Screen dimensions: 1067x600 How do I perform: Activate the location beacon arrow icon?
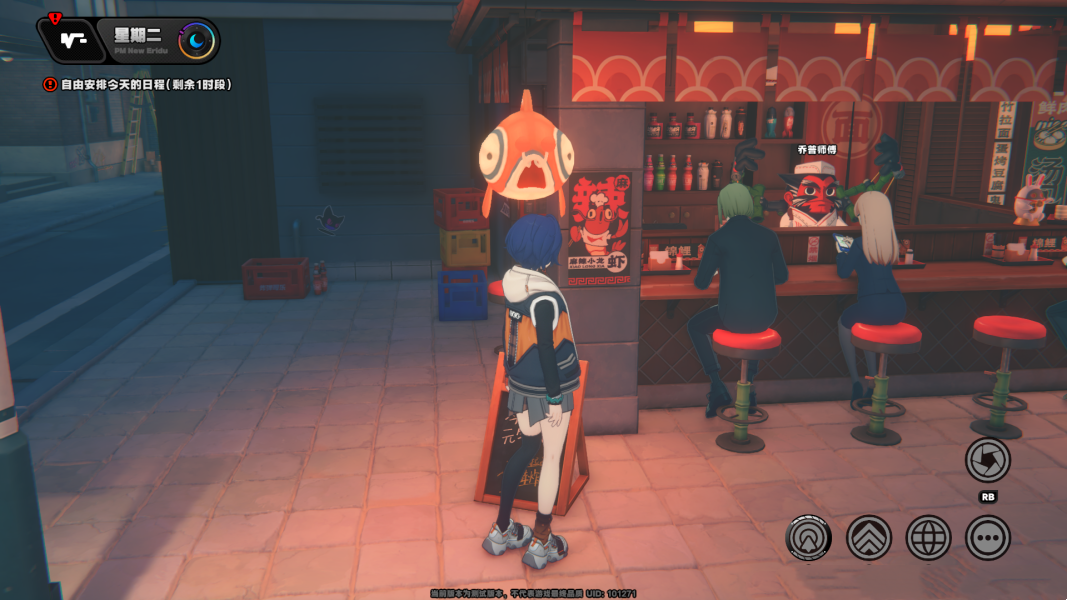tap(809, 538)
